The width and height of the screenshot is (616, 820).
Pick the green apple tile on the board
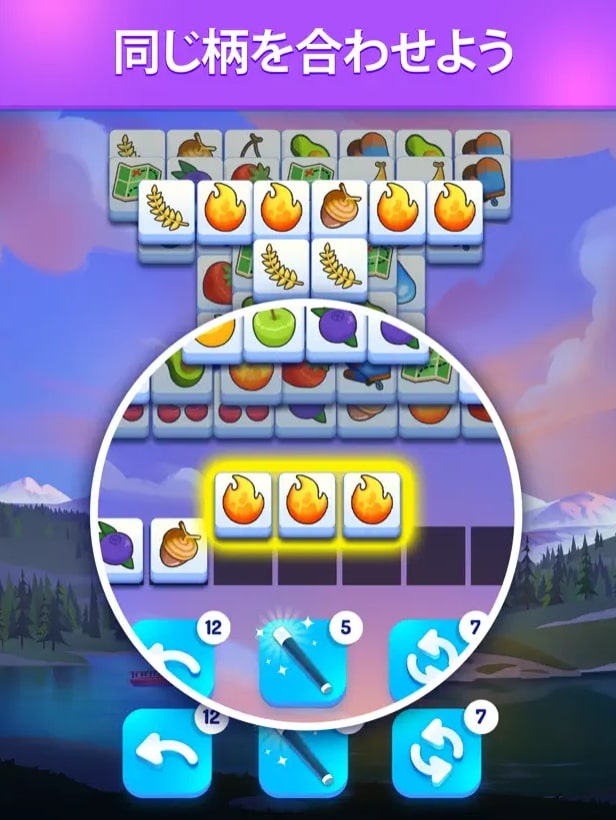pos(272,329)
